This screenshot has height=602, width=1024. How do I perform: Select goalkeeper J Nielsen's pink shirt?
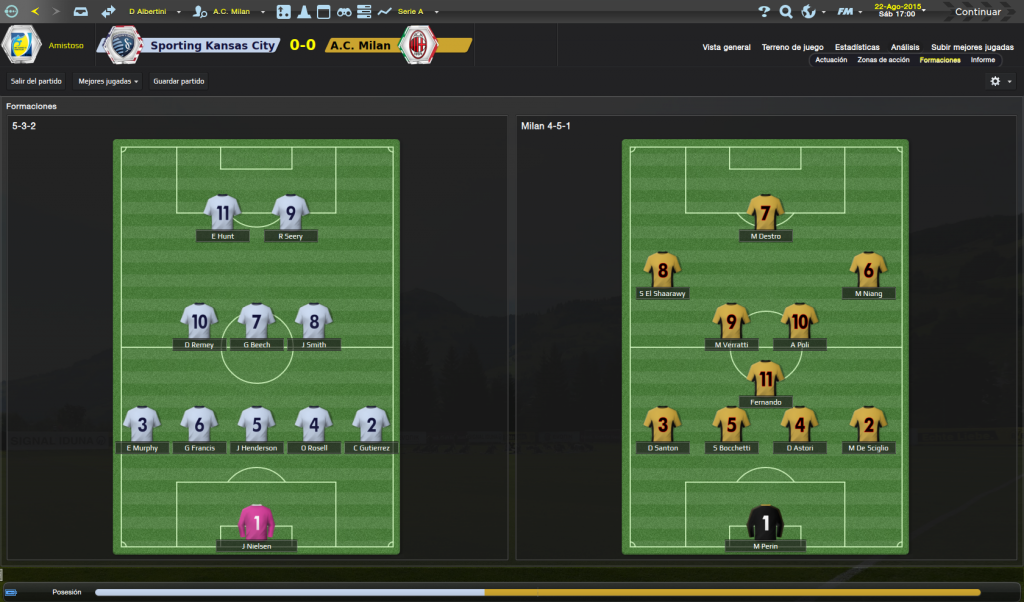pos(256,523)
